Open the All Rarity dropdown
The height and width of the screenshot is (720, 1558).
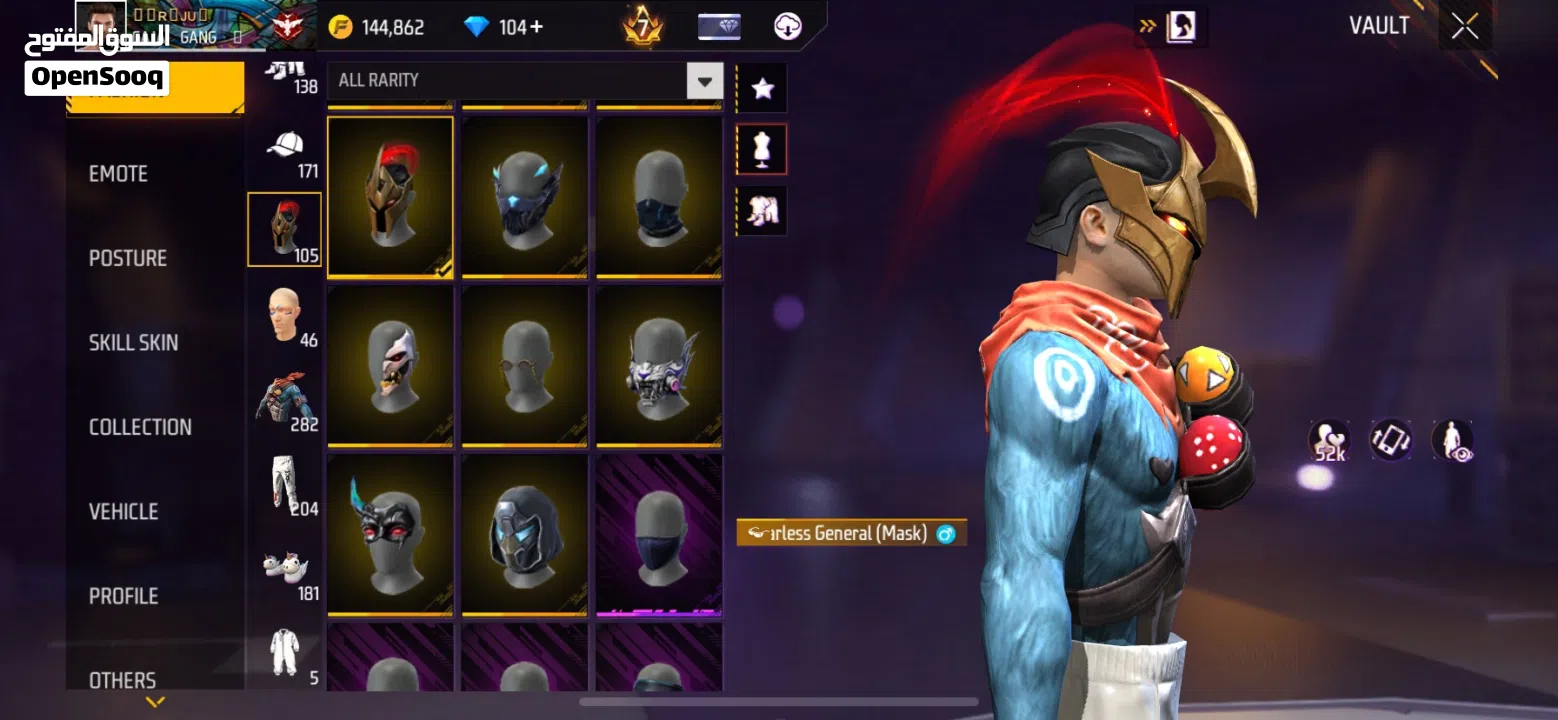click(704, 80)
